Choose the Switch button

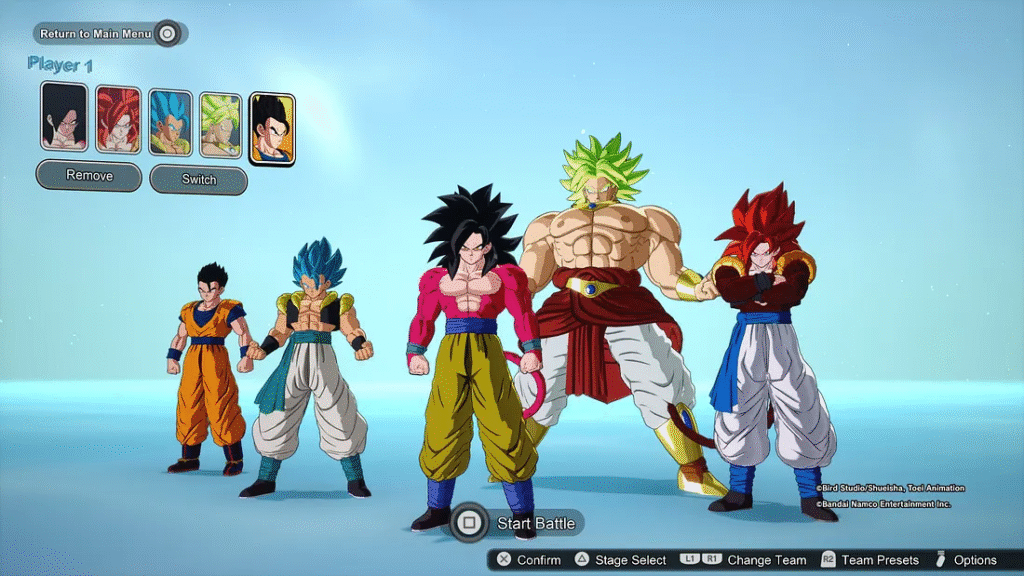pyautogui.click(x=198, y=180)
